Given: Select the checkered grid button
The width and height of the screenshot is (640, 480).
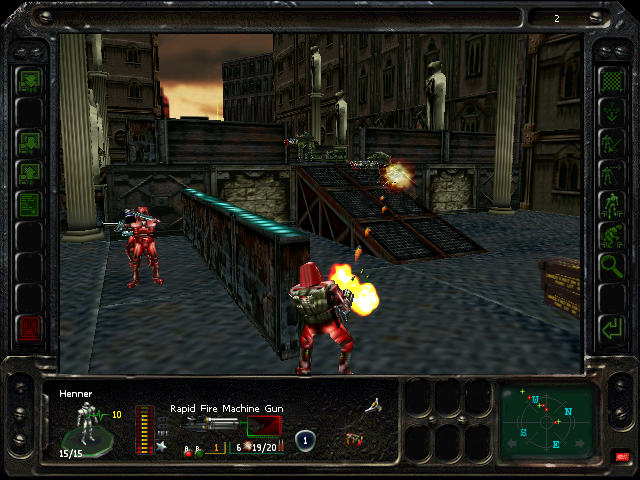Looking at the screenshot, I should (610, 79).
